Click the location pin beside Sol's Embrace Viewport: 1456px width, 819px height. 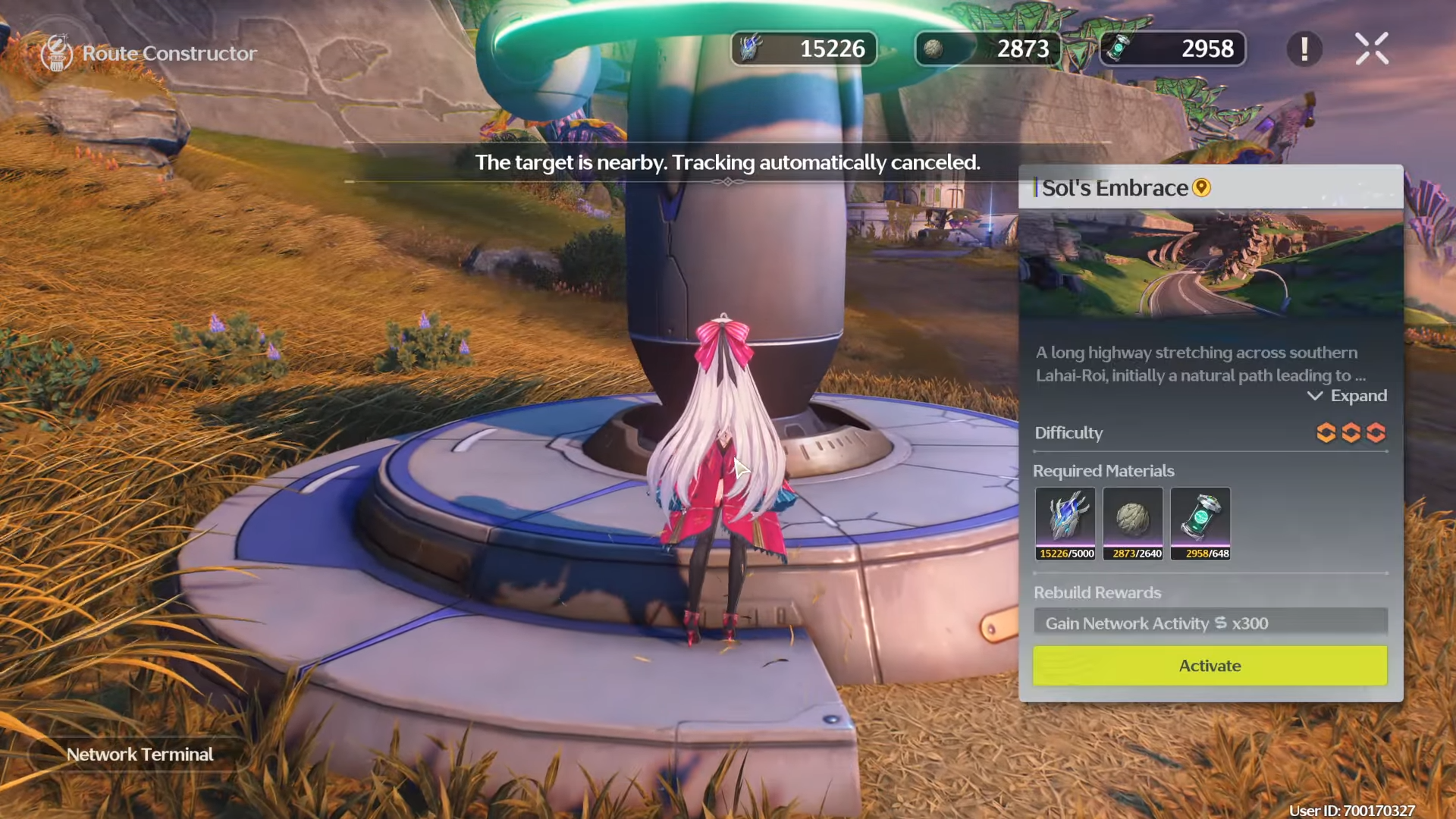[1202, 187]
